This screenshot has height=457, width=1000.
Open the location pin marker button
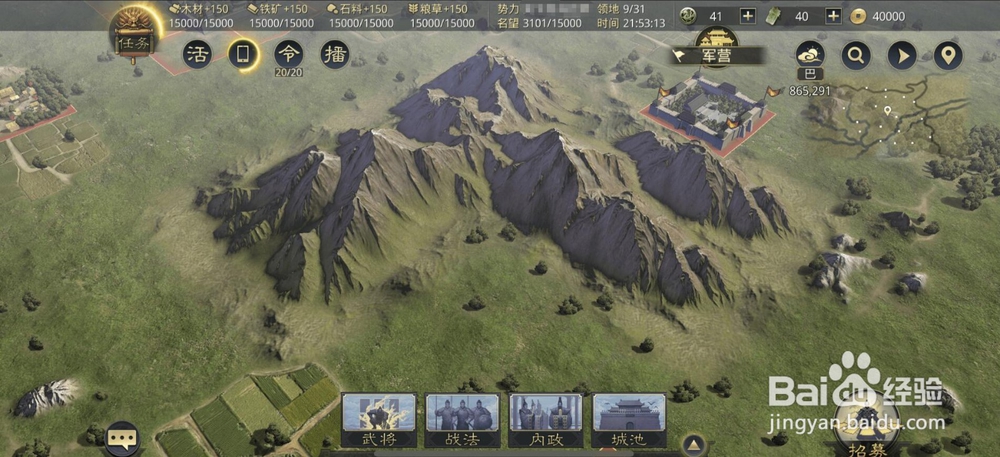pyautogui.click(x=947, y=55)
